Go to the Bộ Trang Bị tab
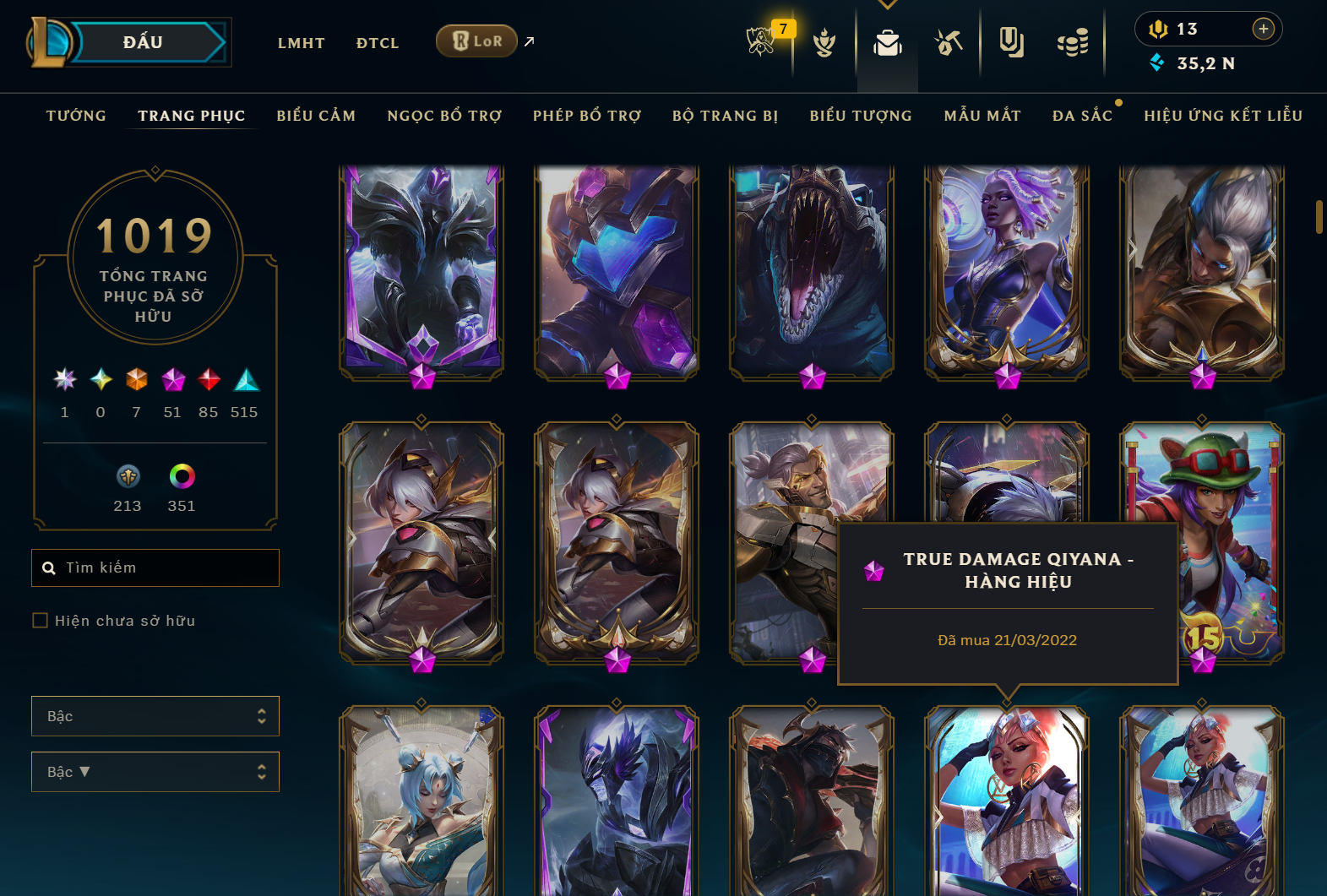Image resolution: width=1327 pixels, height=896 pixels. pos(725,116)
